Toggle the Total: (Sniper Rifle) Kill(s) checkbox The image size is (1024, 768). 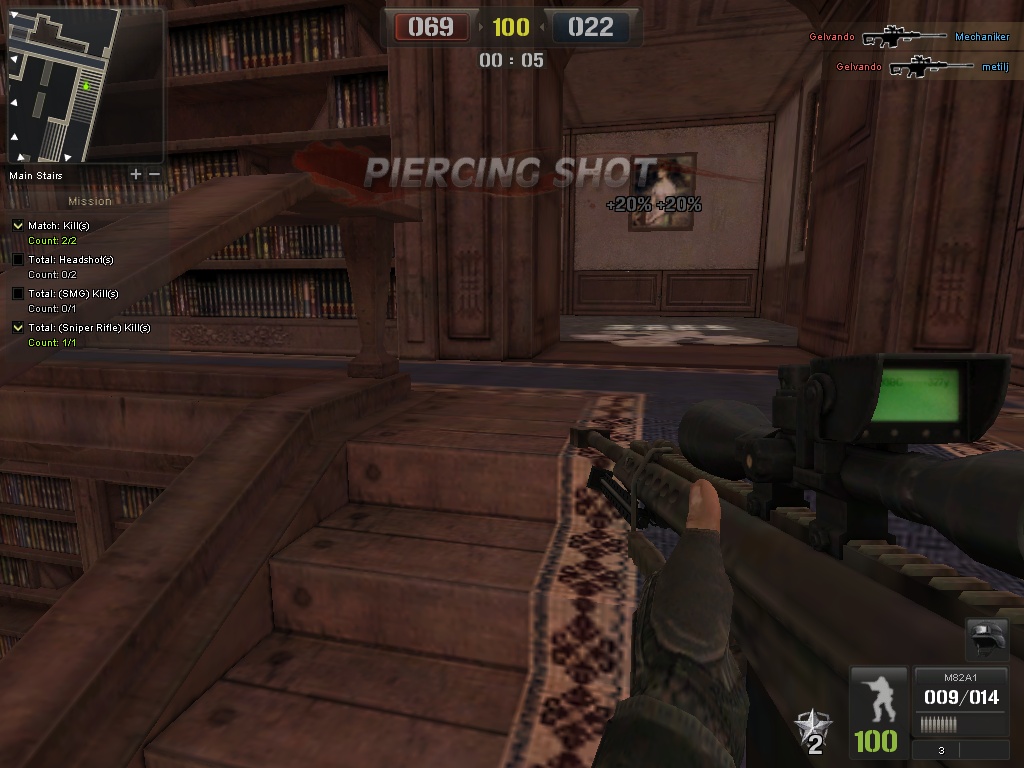point(18,328)
